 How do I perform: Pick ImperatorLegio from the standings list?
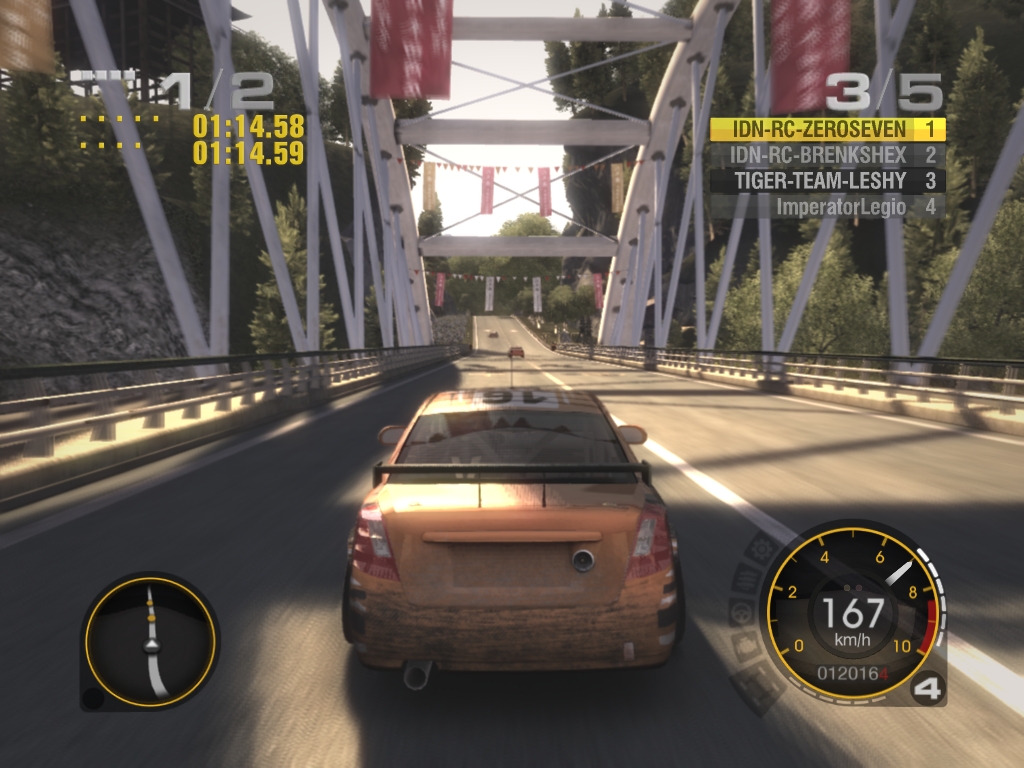pos(827,207)
